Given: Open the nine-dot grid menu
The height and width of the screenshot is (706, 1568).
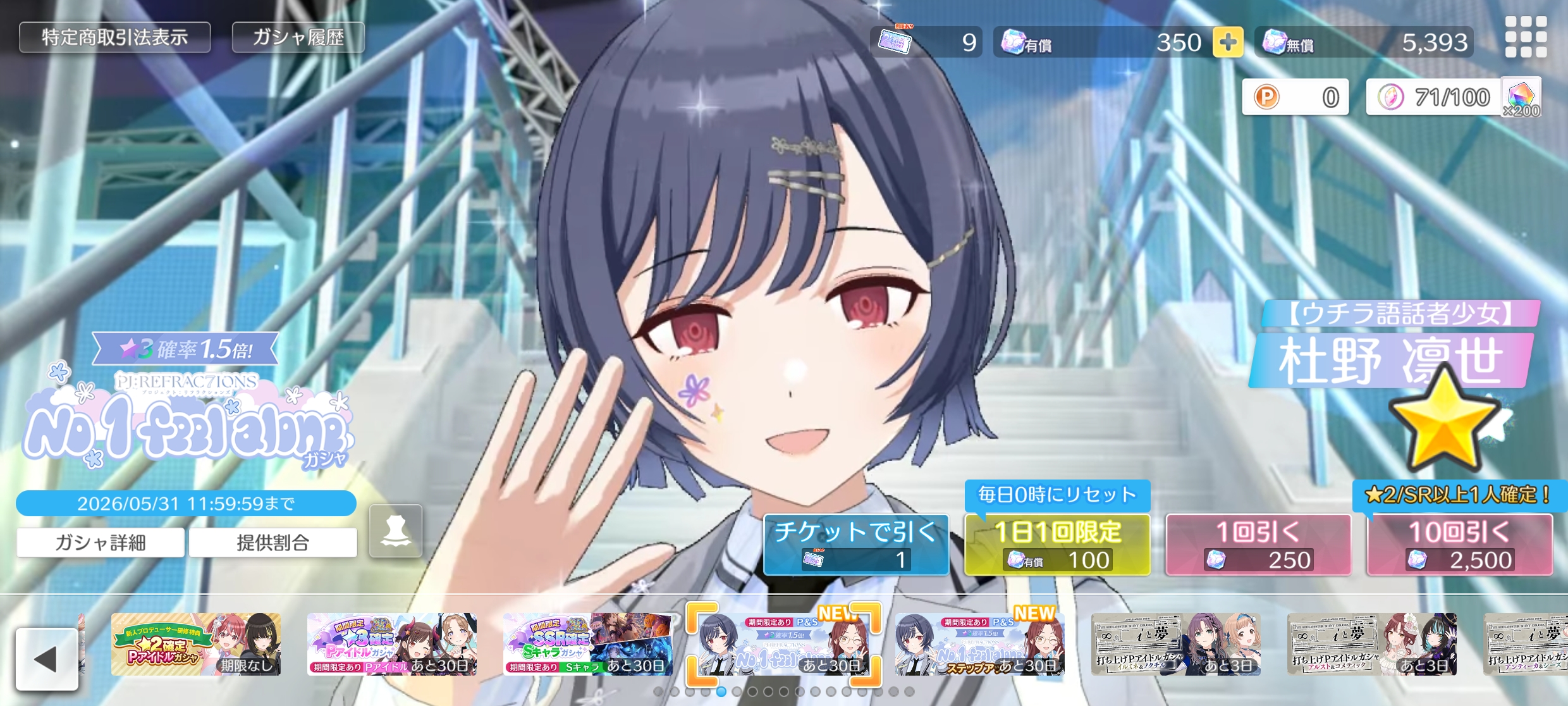Looking at the screenshot, I should tap(1526, 37).
